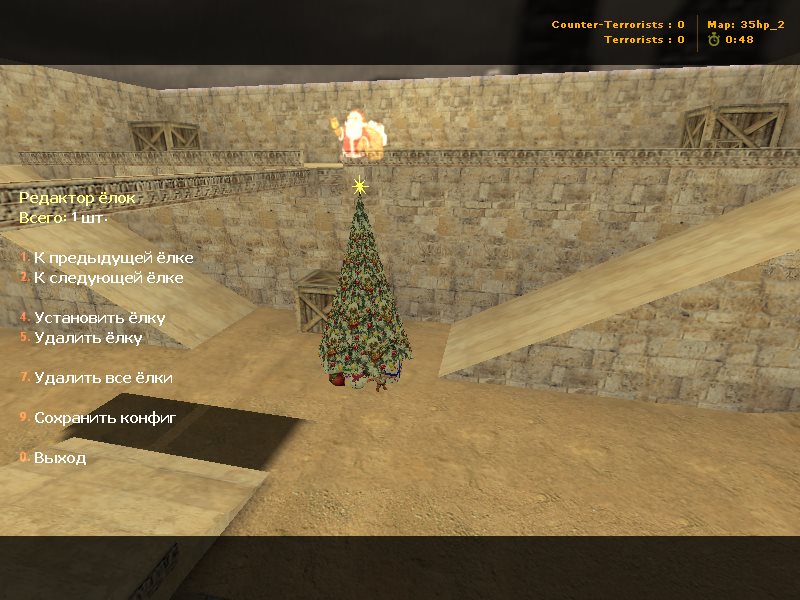Select Установить ёлку to place a tree

click(99, 318)
